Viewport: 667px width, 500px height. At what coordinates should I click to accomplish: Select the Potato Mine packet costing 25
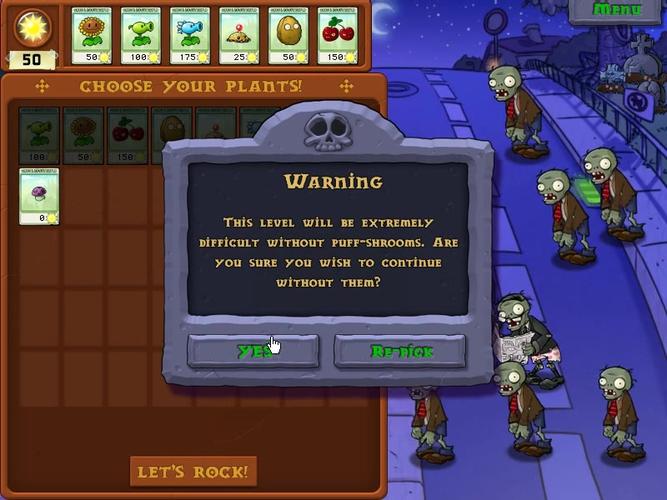pos(239,37)
